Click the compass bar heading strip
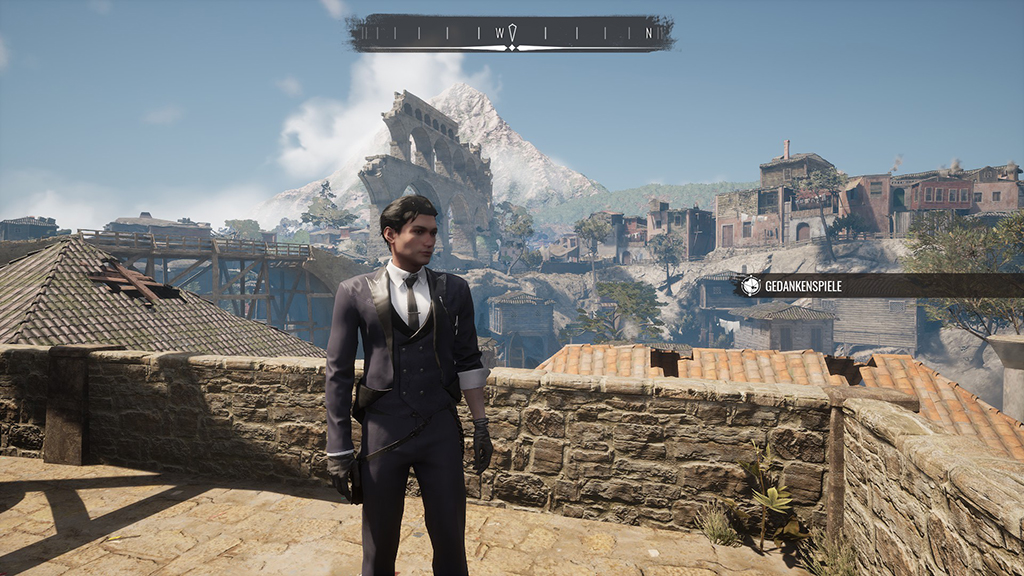This screenshot has height=576, width=1024. click(x=510, y=33)
